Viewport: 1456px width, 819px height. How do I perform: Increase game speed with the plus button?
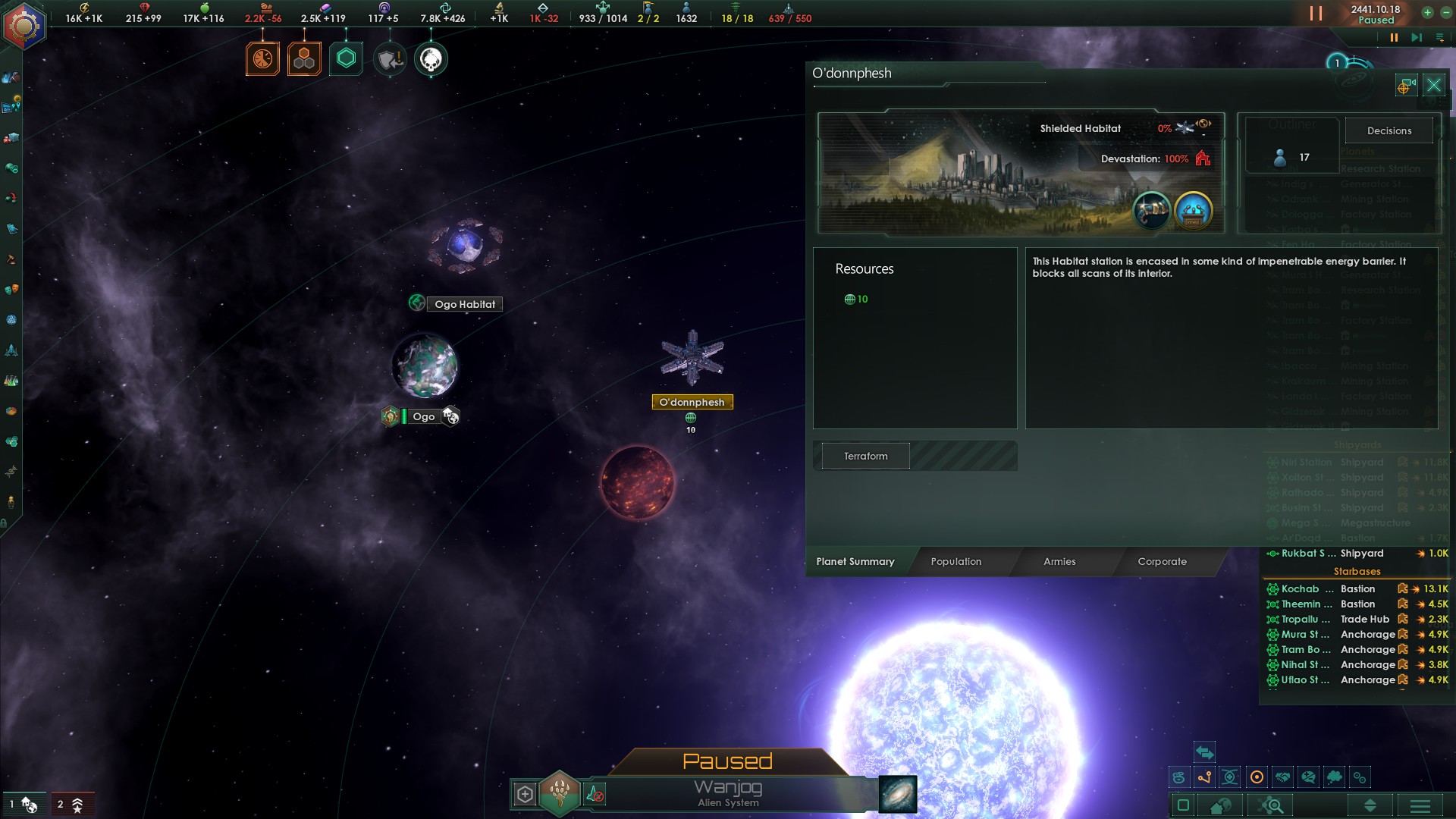click(1427, 13)
